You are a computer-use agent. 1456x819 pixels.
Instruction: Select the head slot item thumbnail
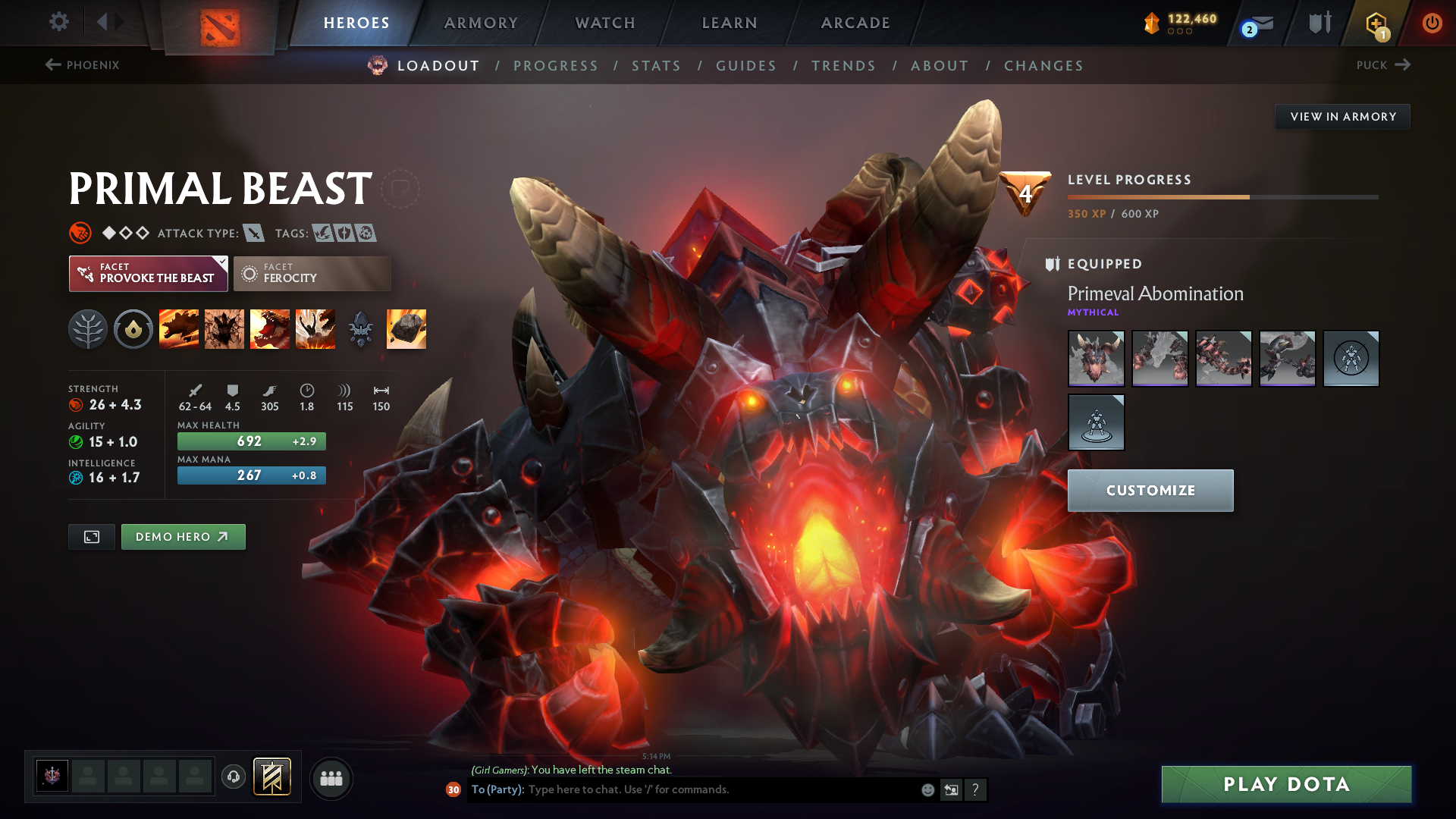[x=1097, y=358]
